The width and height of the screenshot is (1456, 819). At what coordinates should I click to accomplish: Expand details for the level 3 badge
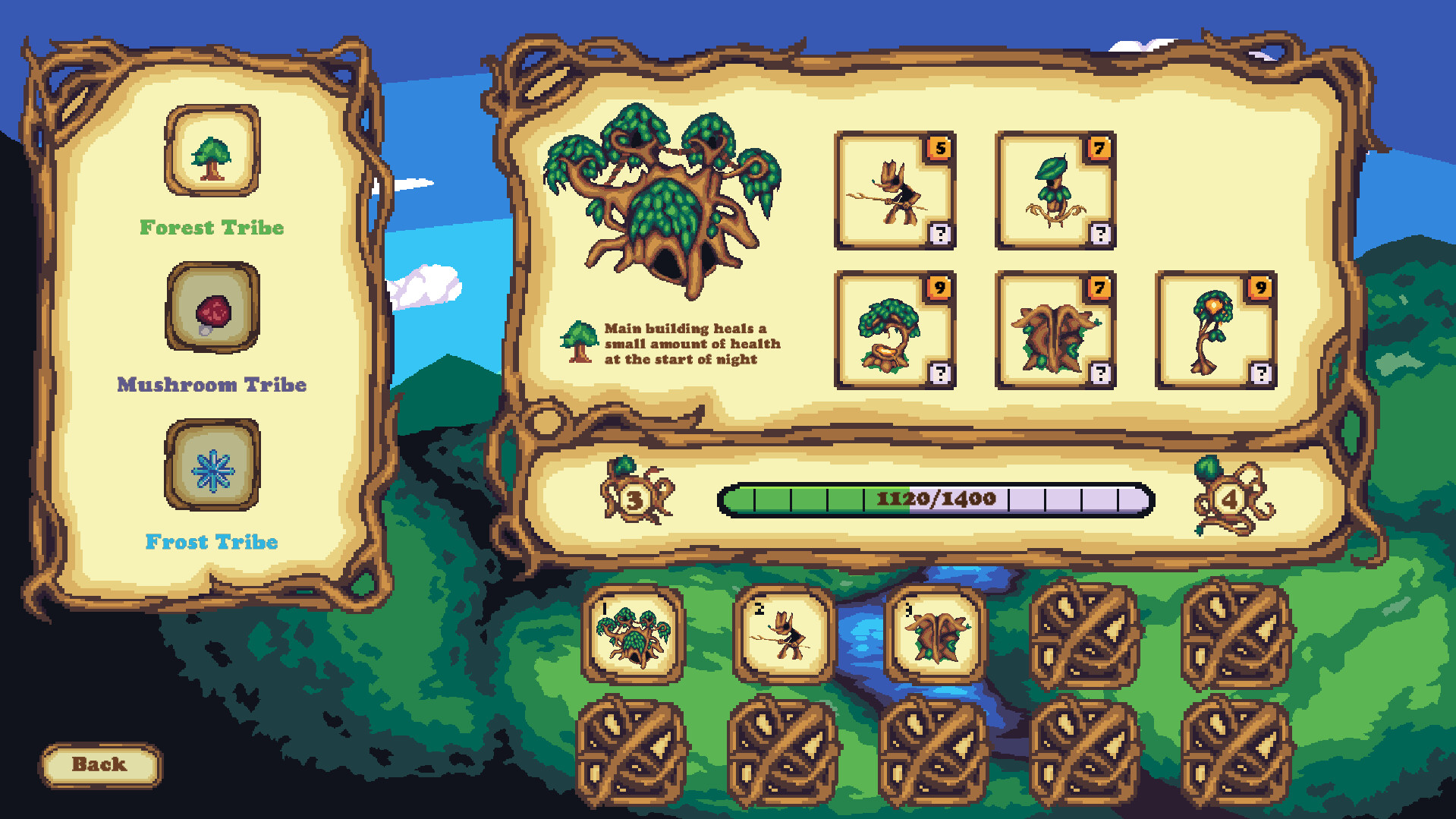[634, 499]
